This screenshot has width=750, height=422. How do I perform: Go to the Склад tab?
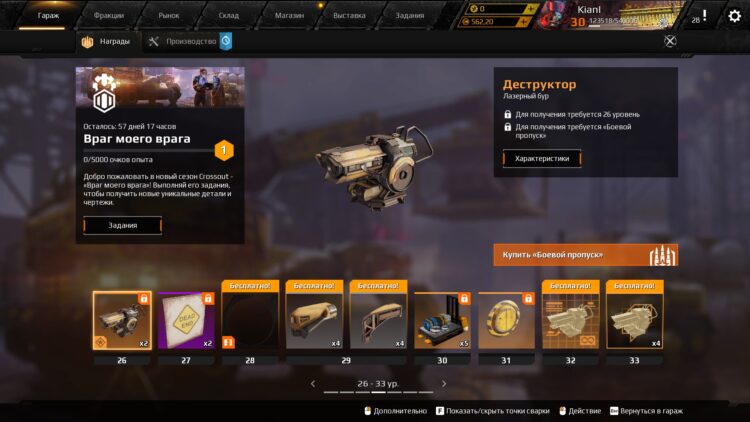click(228, 15)
